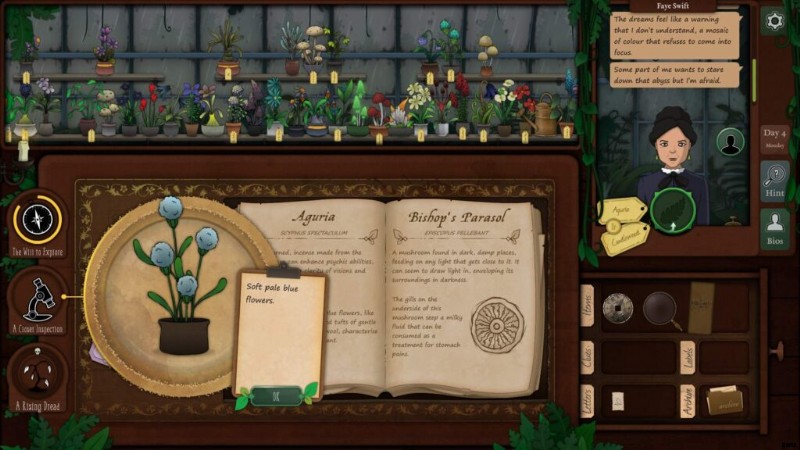The image size is (800, 450).
Task: Open the gear settings menu
Action: [773, 21]
